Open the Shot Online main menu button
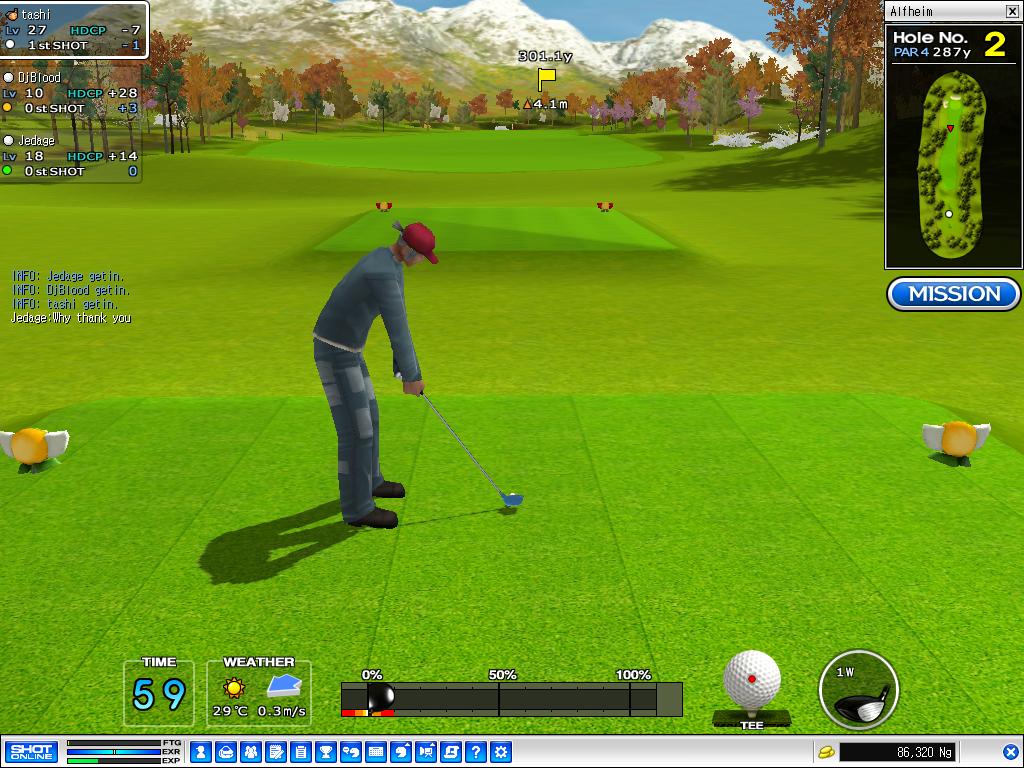Screen dimensions: 1024x768 point(31,752)
